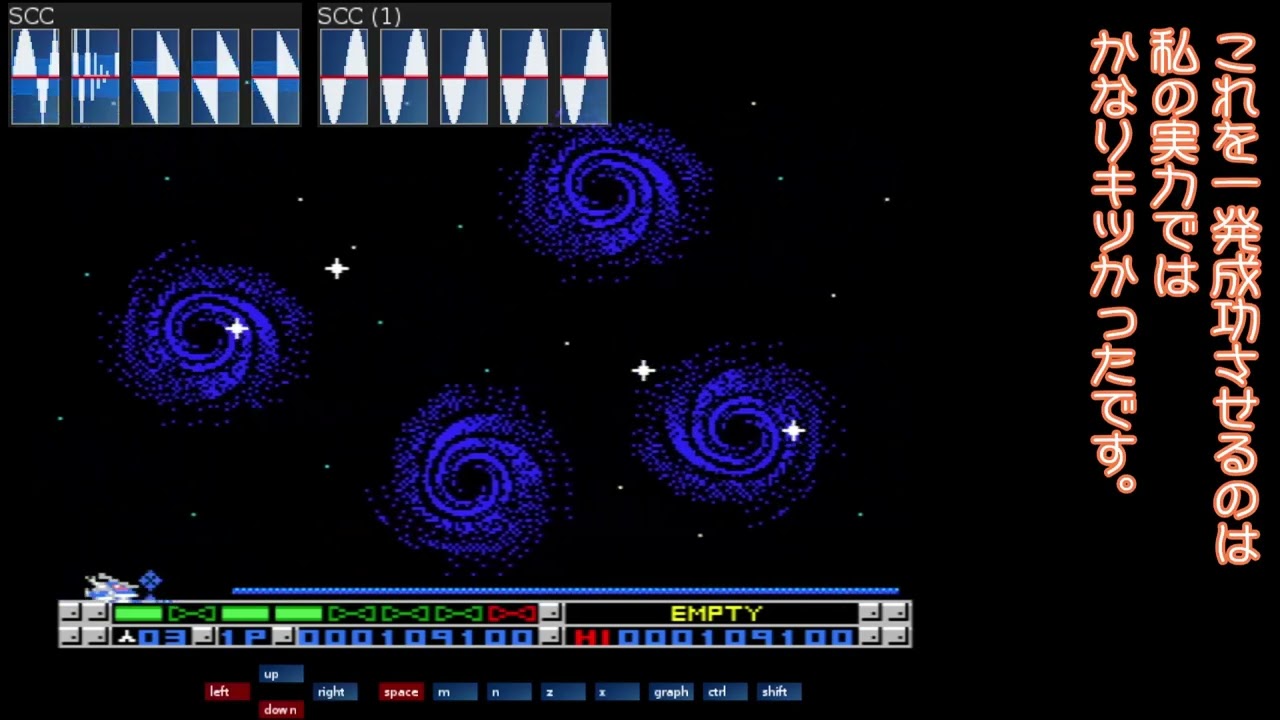Screen dimensions: 1280x720
Task: Select the fourth SCC (1) channel waveform
Action: 524,77
